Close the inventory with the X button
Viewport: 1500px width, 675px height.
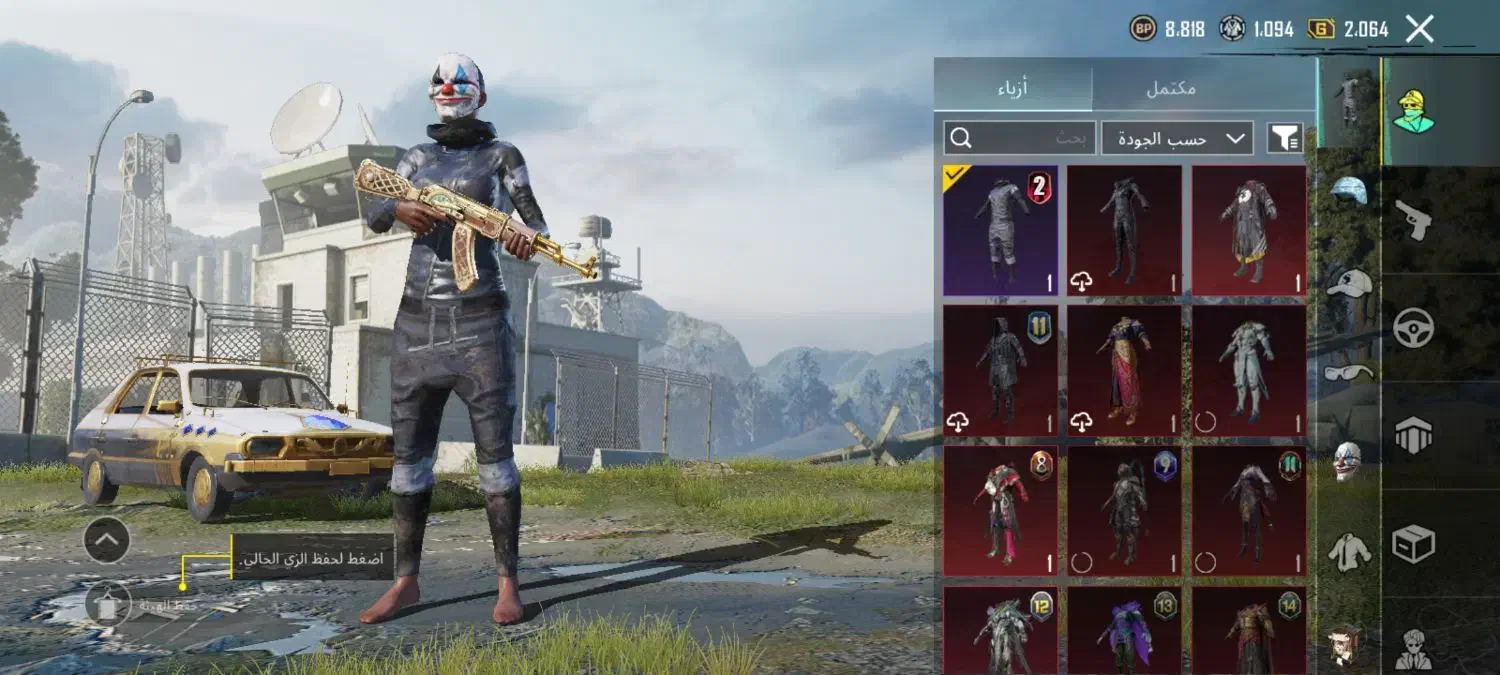click(1419, 29)
